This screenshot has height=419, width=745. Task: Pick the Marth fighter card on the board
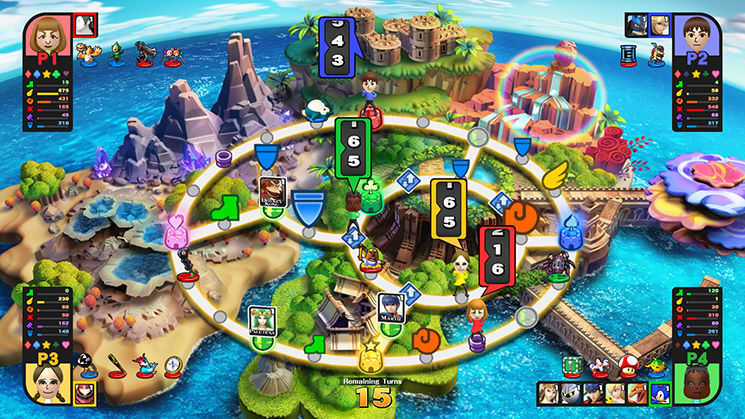pos(391,306)
